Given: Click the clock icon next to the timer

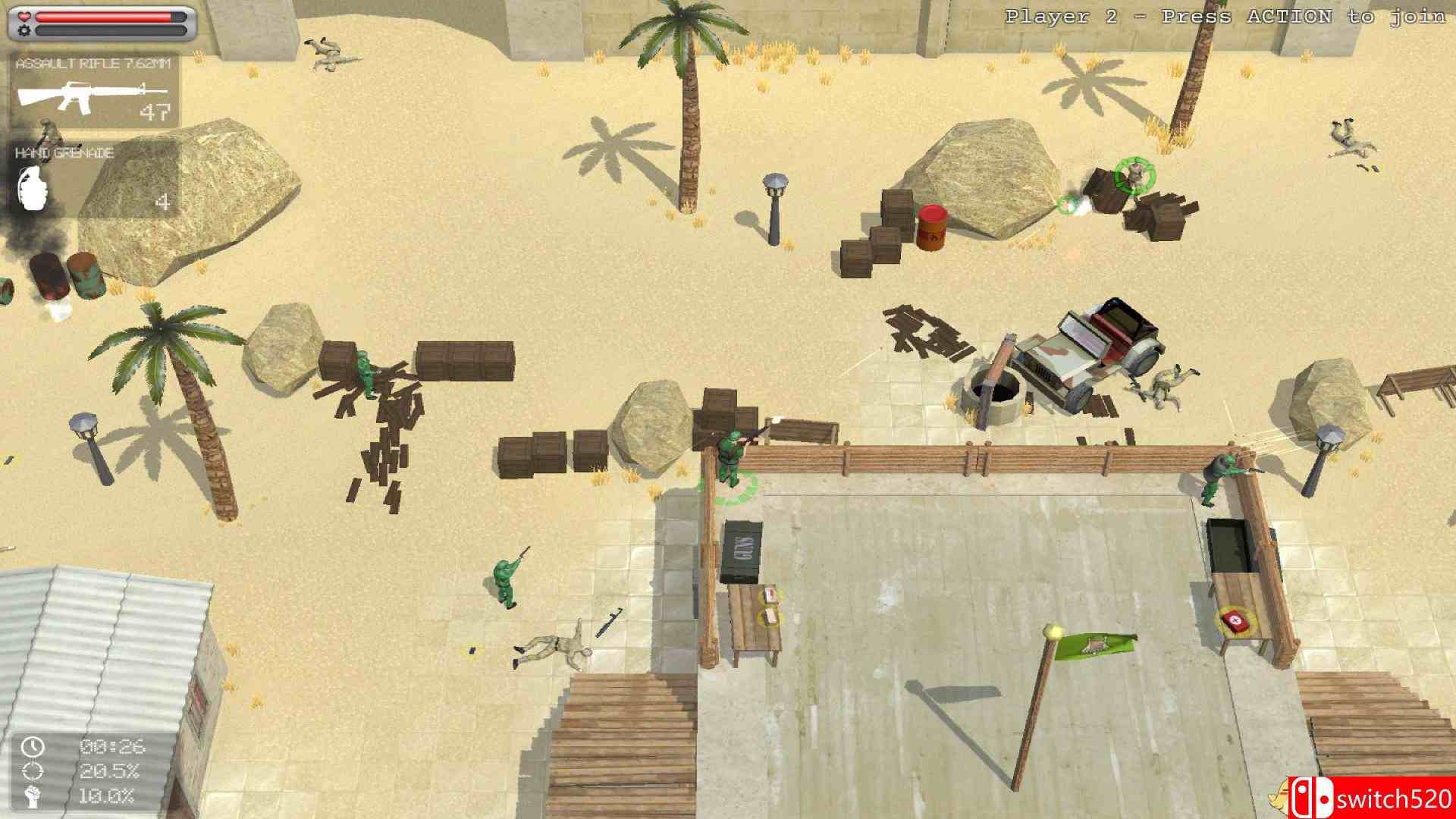Looking at the screenshot, I should (32, 748).
